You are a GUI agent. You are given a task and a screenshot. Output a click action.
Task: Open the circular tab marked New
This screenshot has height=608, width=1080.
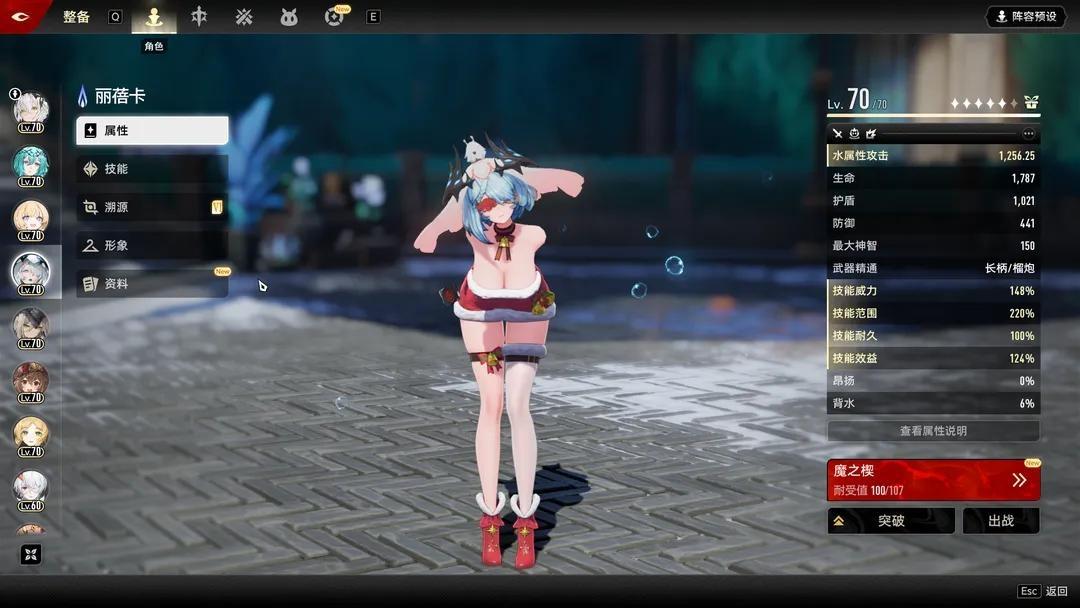point(335,17)
